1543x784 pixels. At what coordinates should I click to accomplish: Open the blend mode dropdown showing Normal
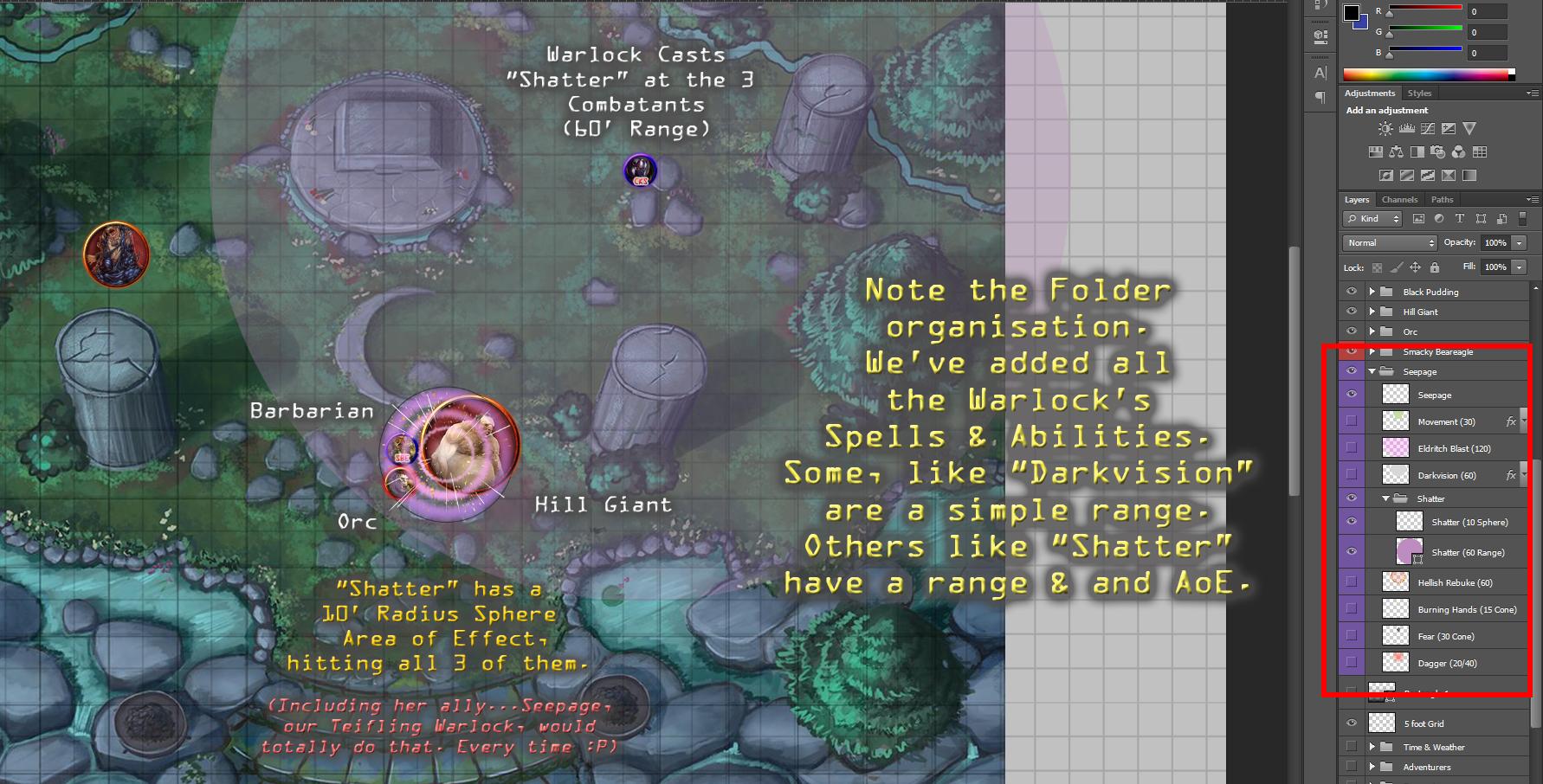pyautogui.click(x=1388, y=243)
